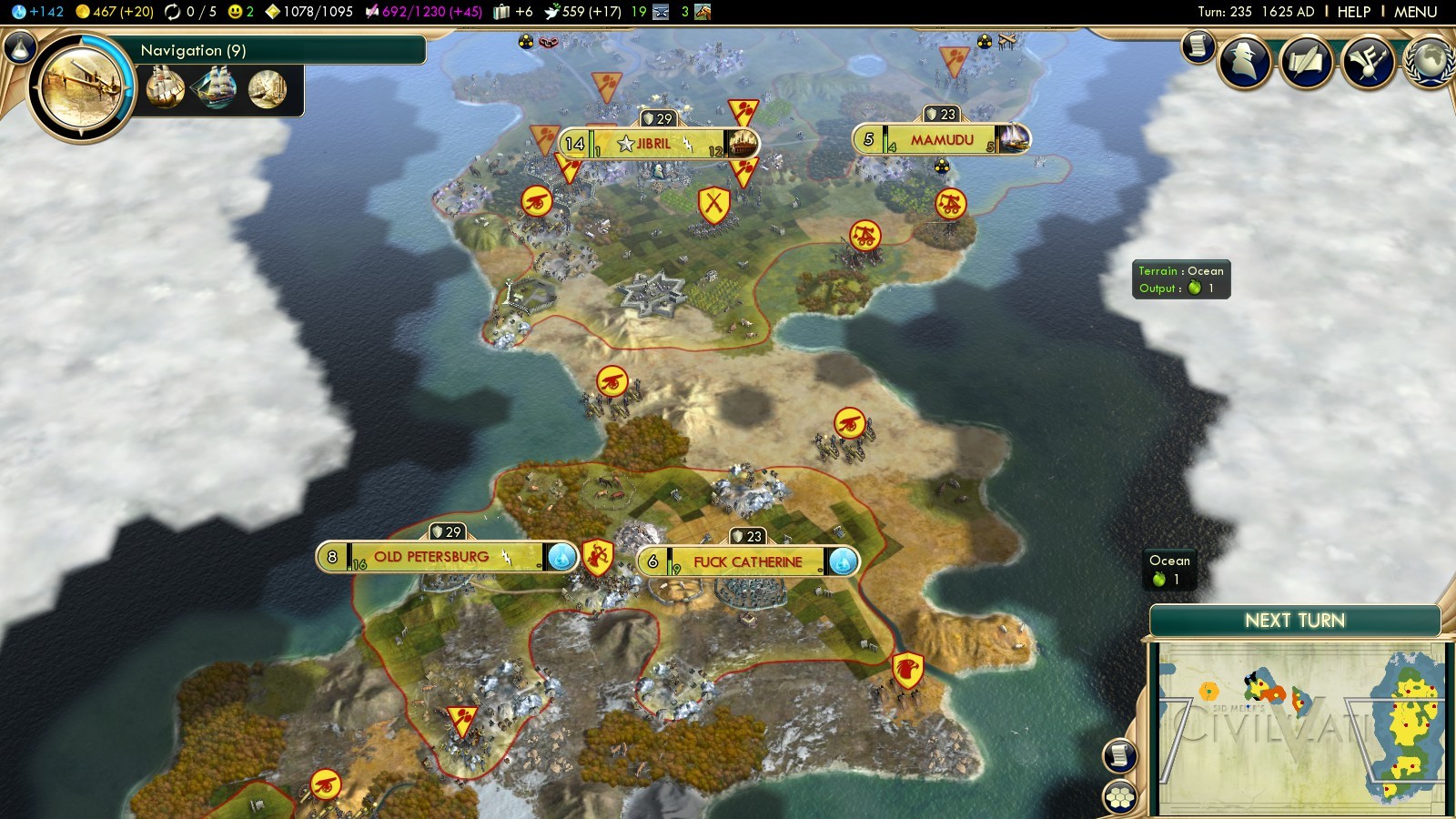Open the culture overview music note button

pos(1367,62)
